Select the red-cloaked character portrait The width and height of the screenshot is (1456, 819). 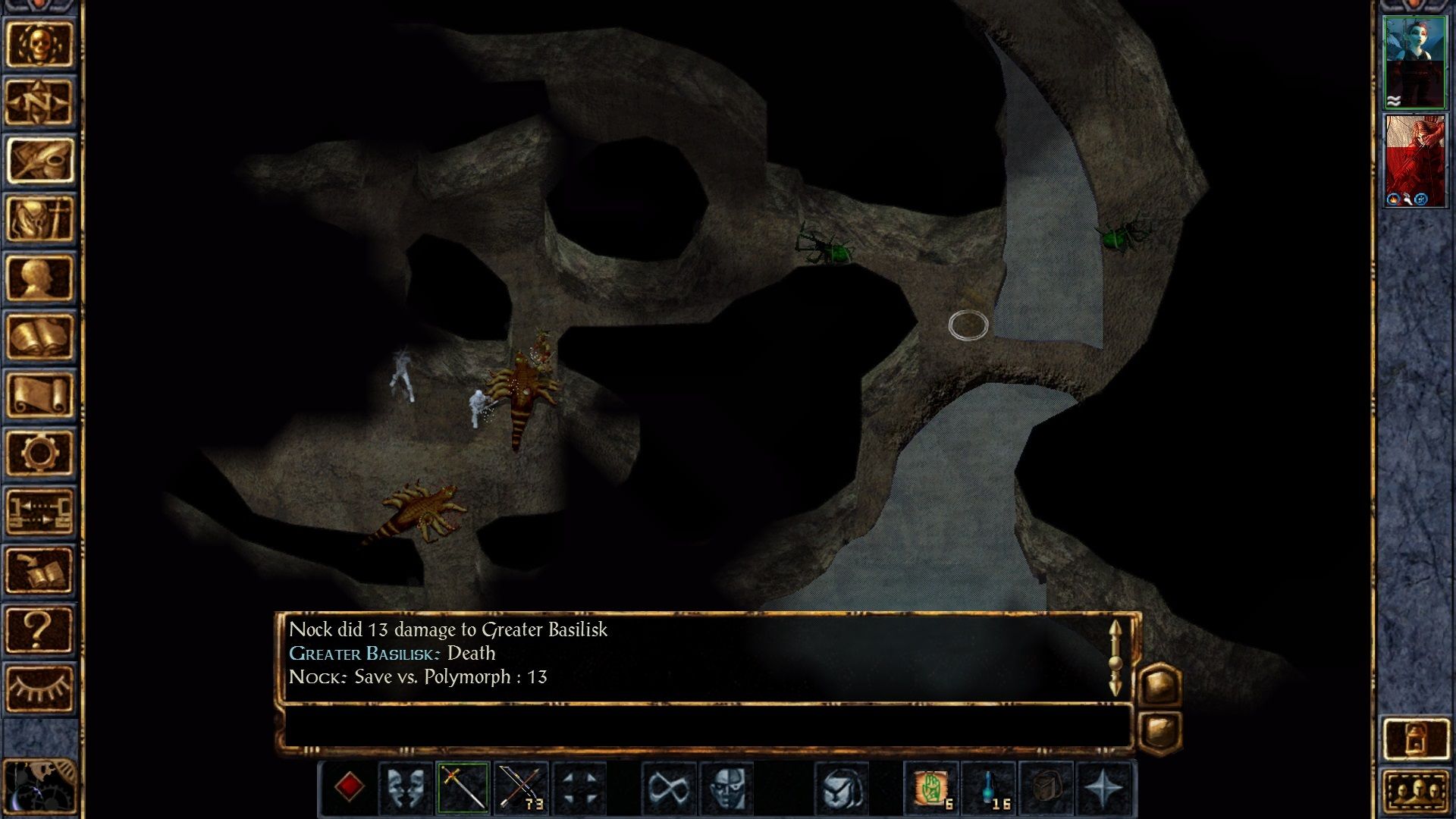[1414, 160]
